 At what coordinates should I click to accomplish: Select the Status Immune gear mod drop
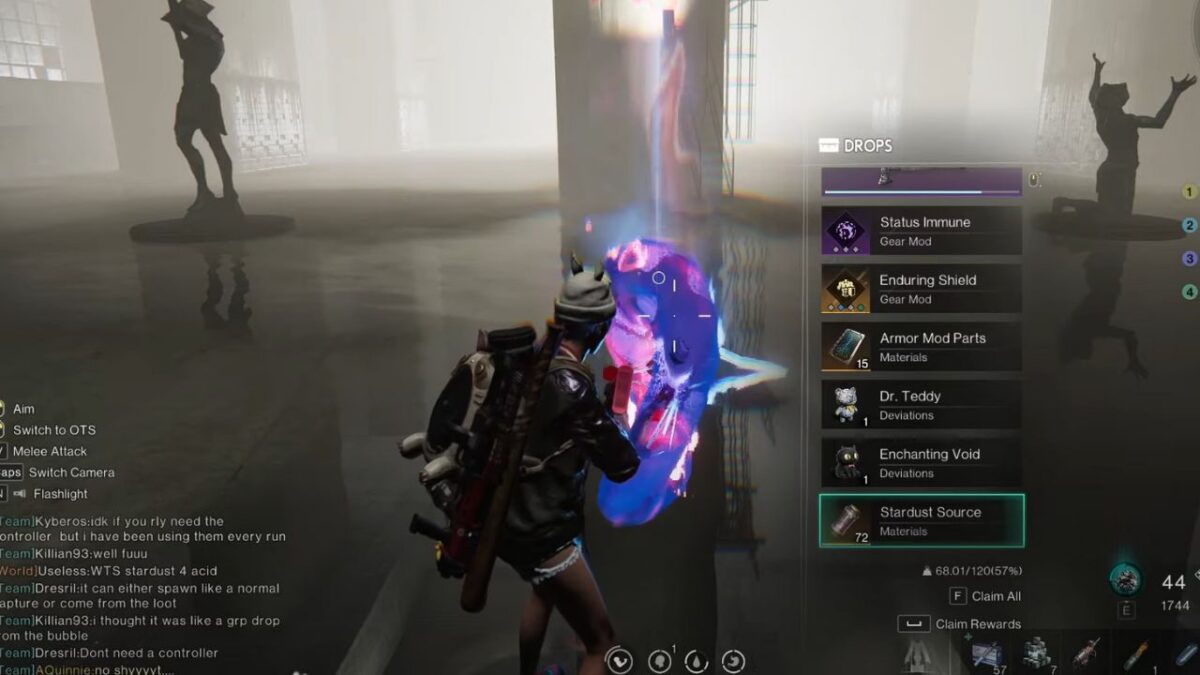tap(921, 231)
